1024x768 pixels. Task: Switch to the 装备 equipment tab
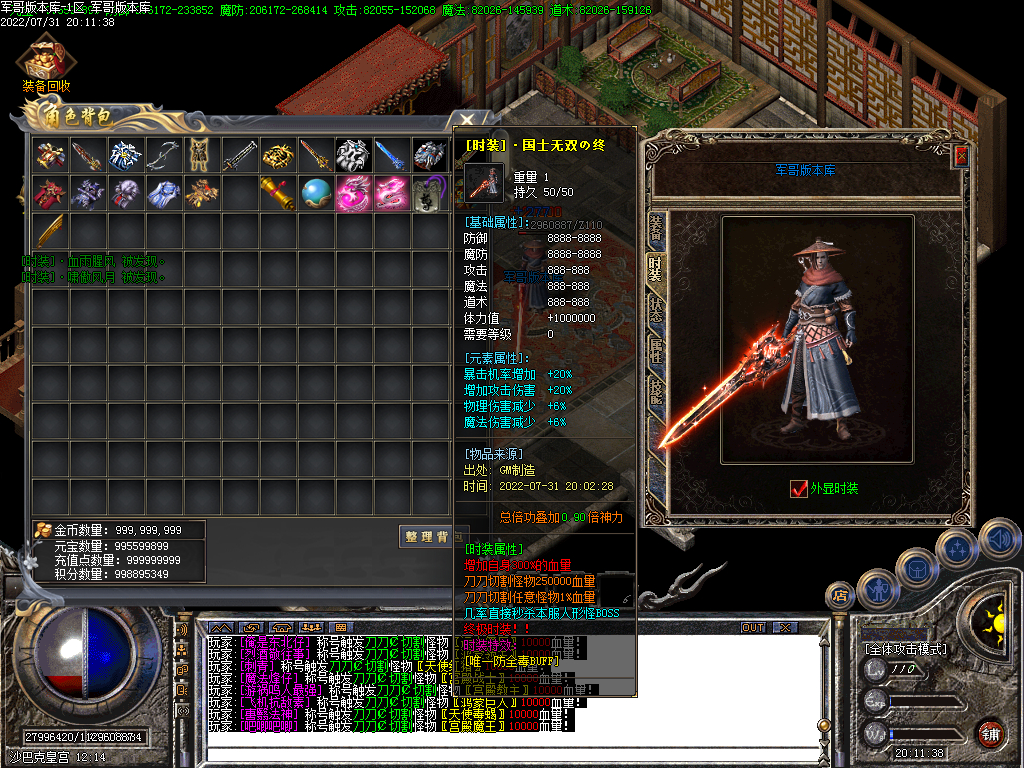click(656, 230)
